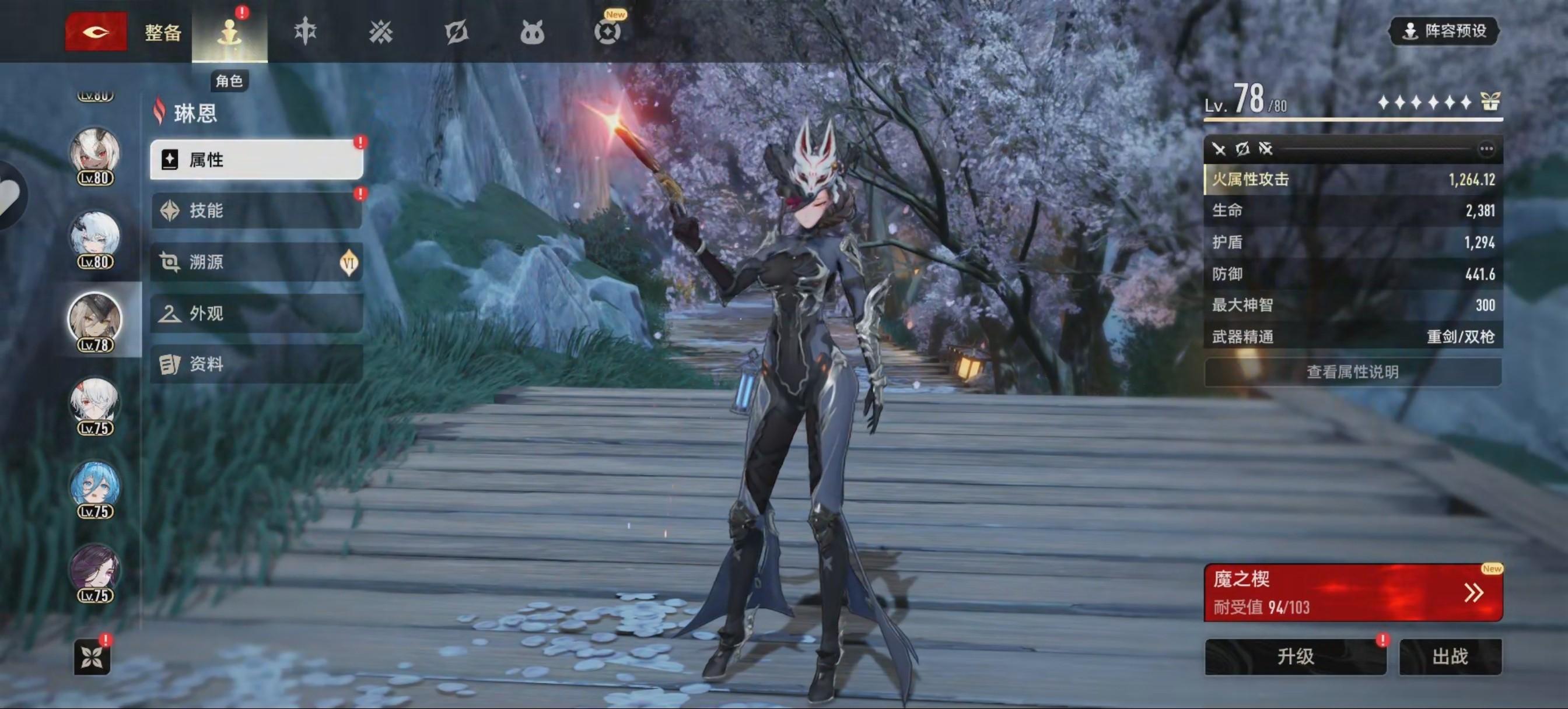Viewport: 1568px width, 709px height.
Task: Open the cat-ear shaped top tab
Action: point(531,33)
